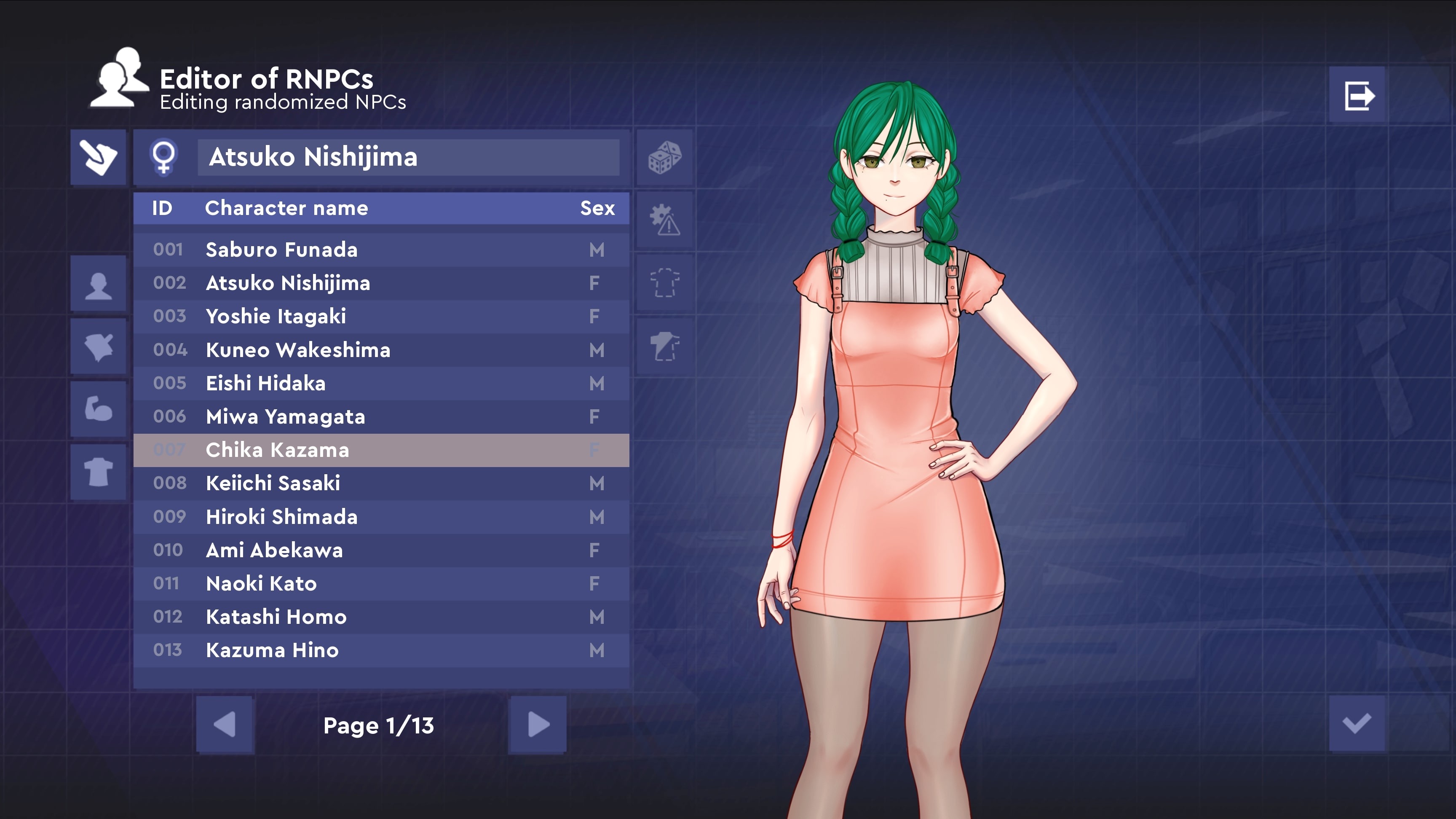Toggle the female sex symbol
The width and height of the screenshot is (1456, 819).
164,157
